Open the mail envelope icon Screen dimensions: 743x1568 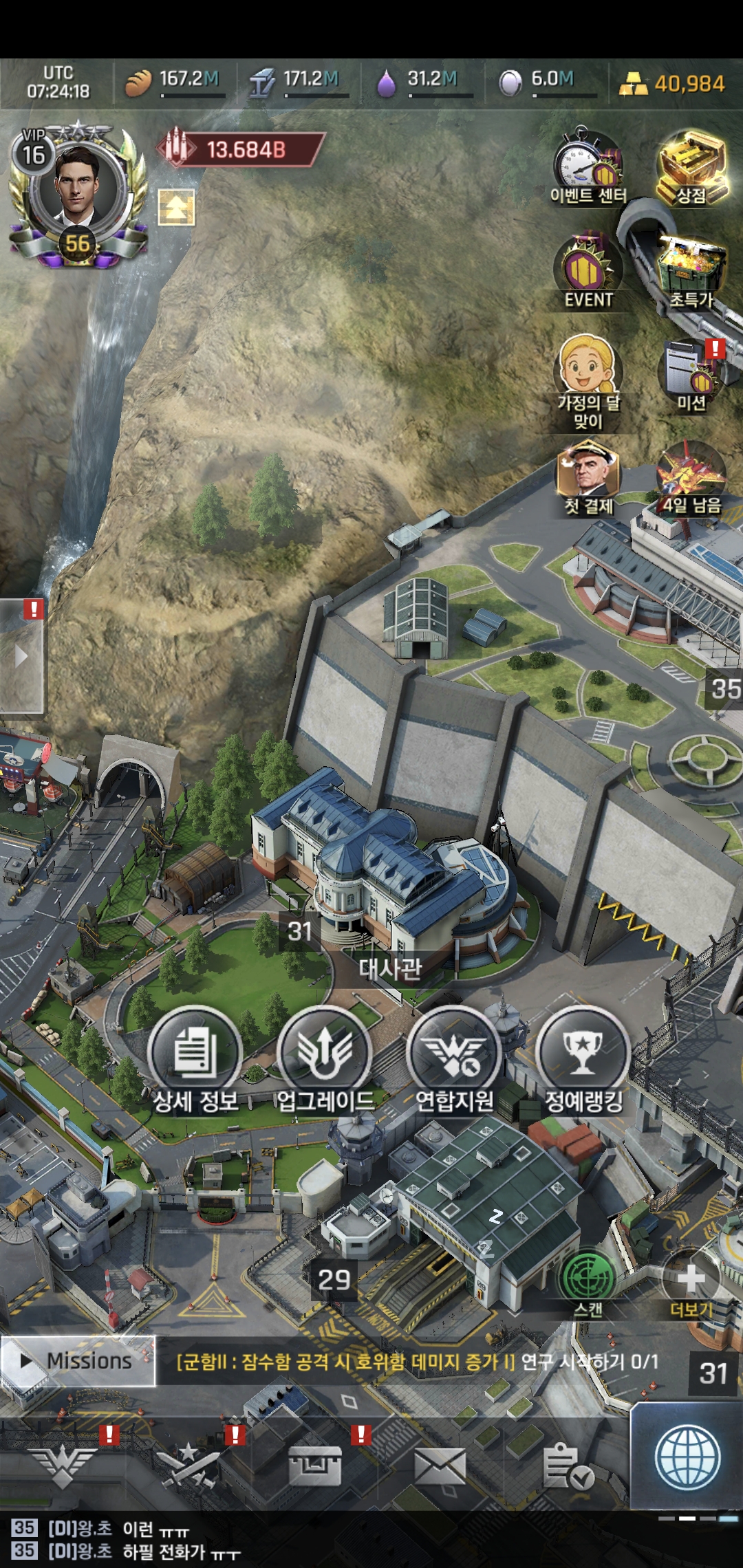tap(440, 1466)
